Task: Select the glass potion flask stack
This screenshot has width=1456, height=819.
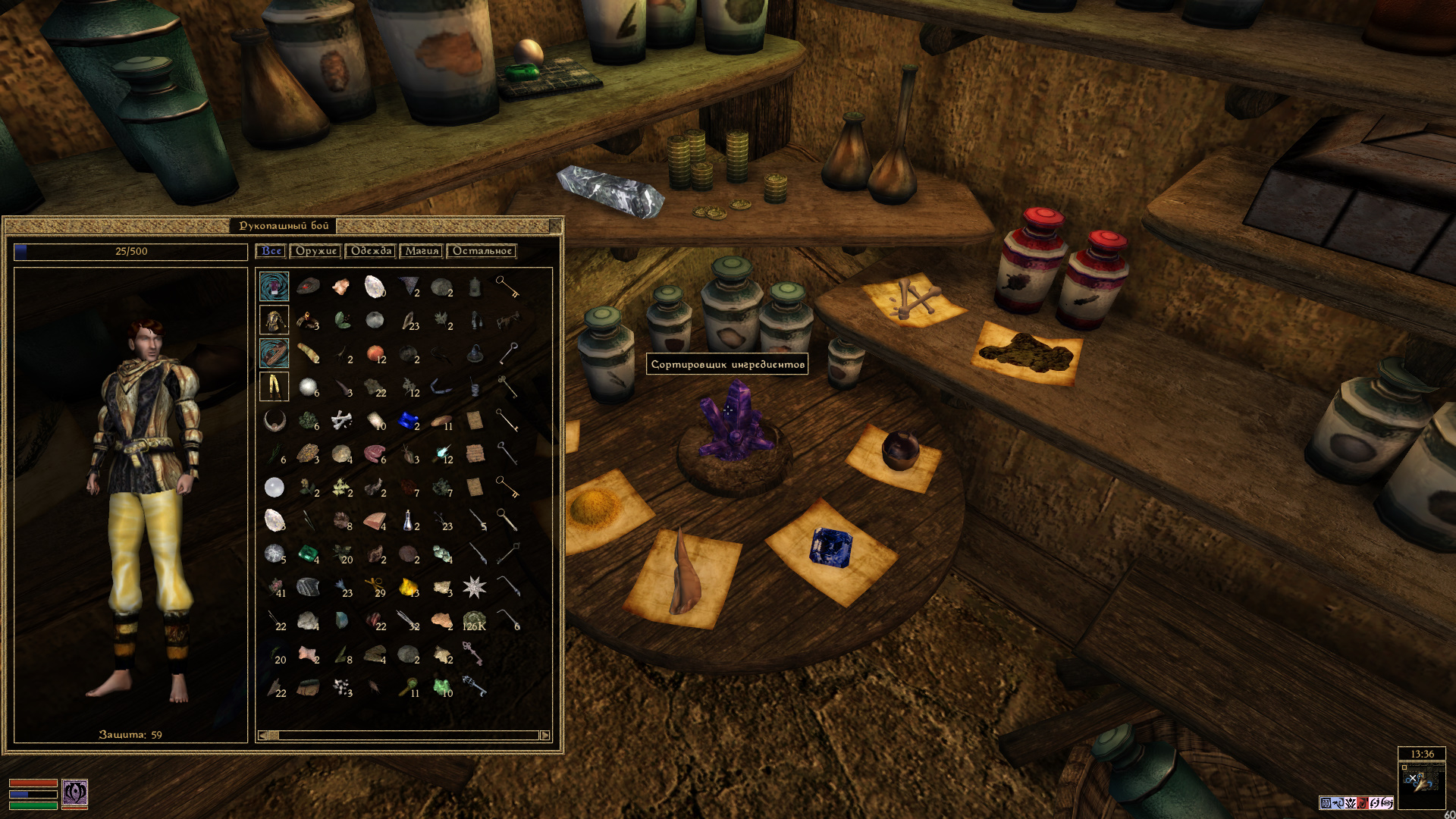Action: (x=408, y=520)
